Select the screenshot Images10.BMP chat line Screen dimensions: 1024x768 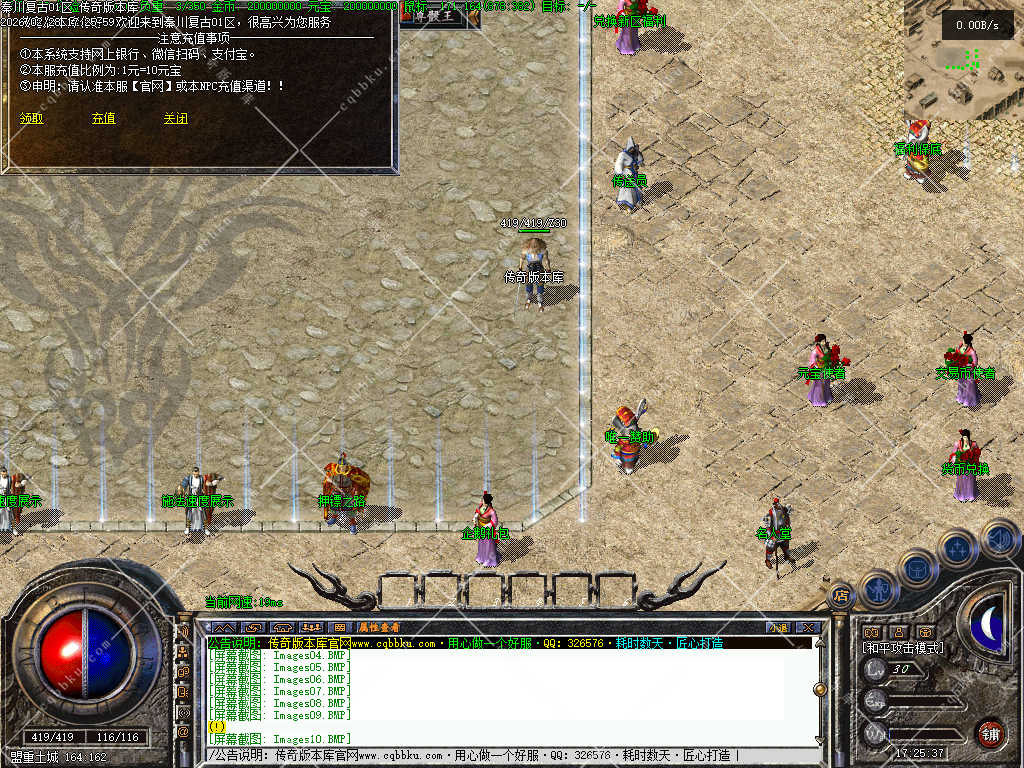tap(280, 739)
